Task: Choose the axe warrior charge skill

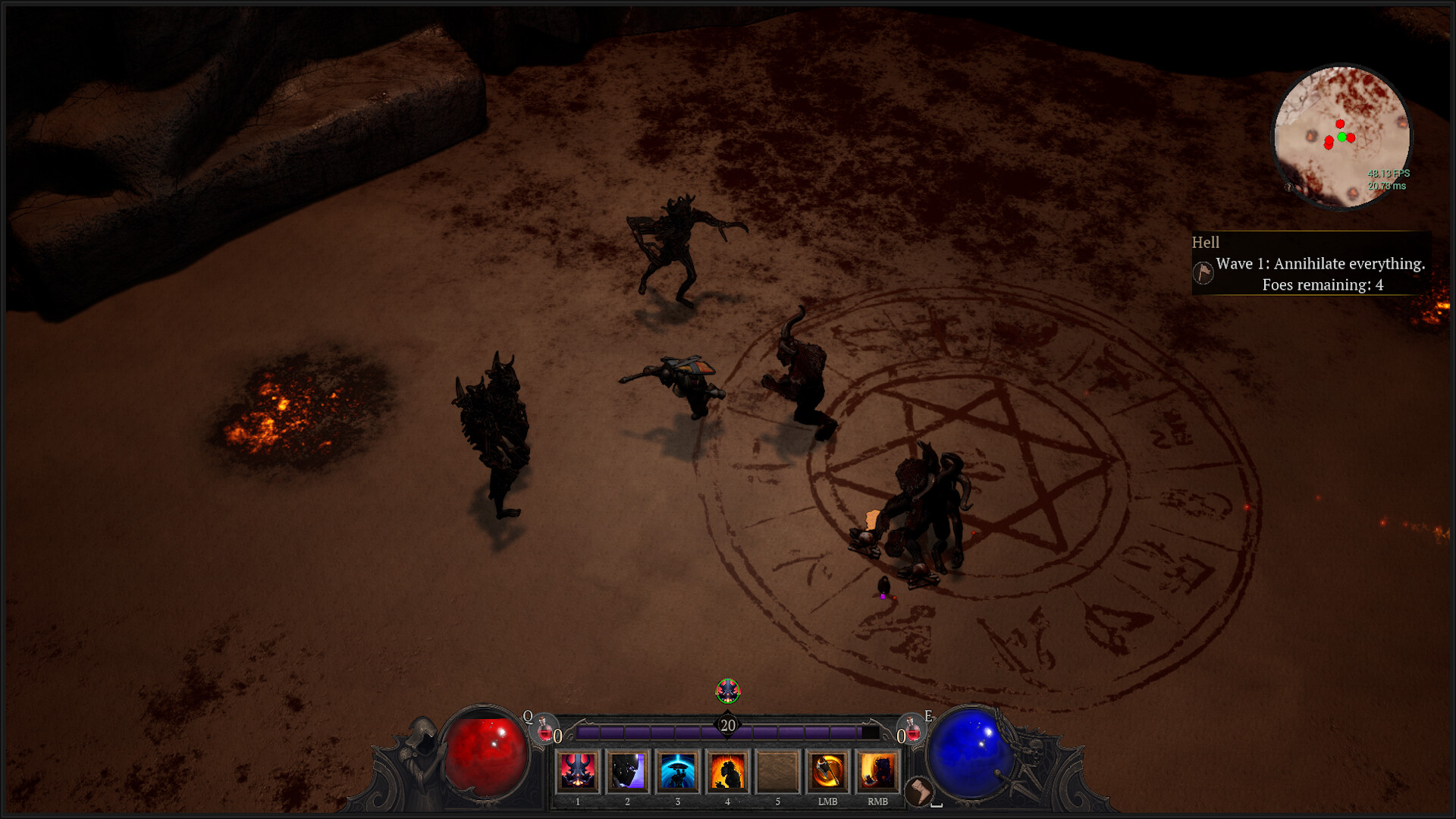Action: point(877,771)
